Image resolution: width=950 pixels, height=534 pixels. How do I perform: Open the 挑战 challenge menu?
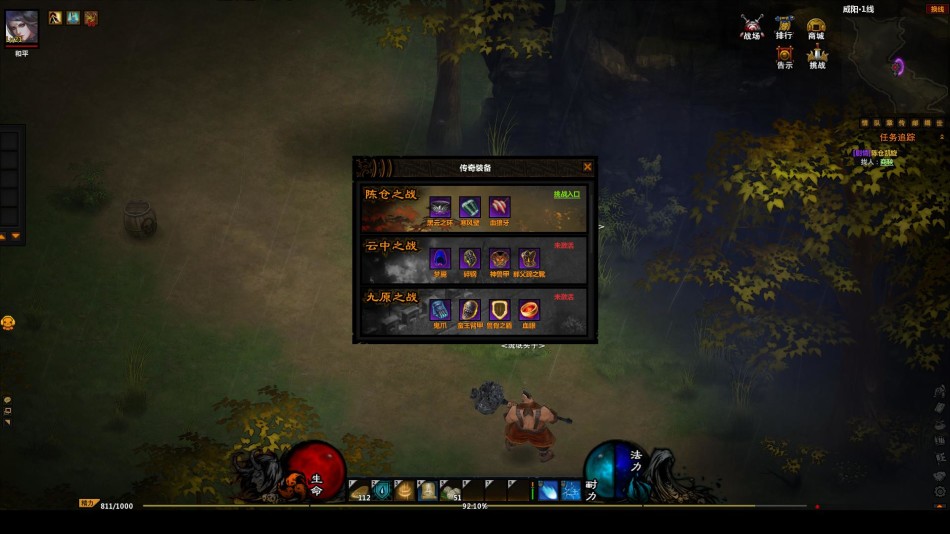pyautogui.click(x=817, y=56)
